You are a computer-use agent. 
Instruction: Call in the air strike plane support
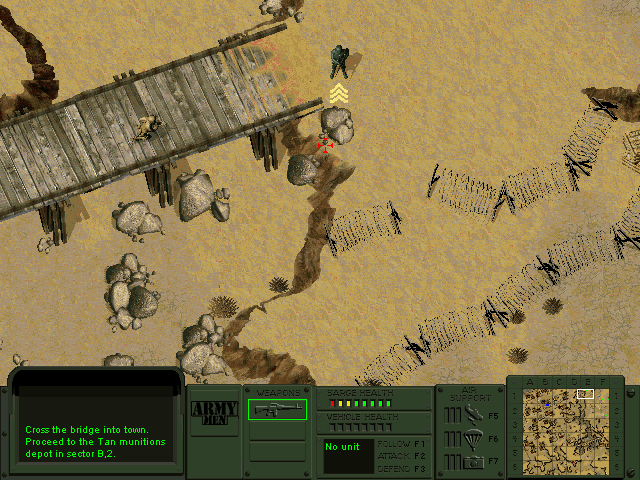pyautogui.click(x=471, y=414)
